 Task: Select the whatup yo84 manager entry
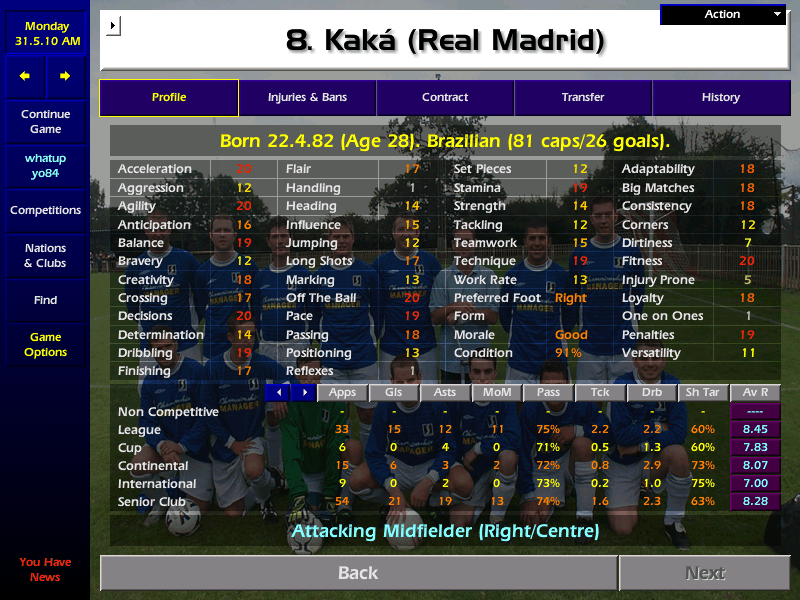[x=45, y=166]
